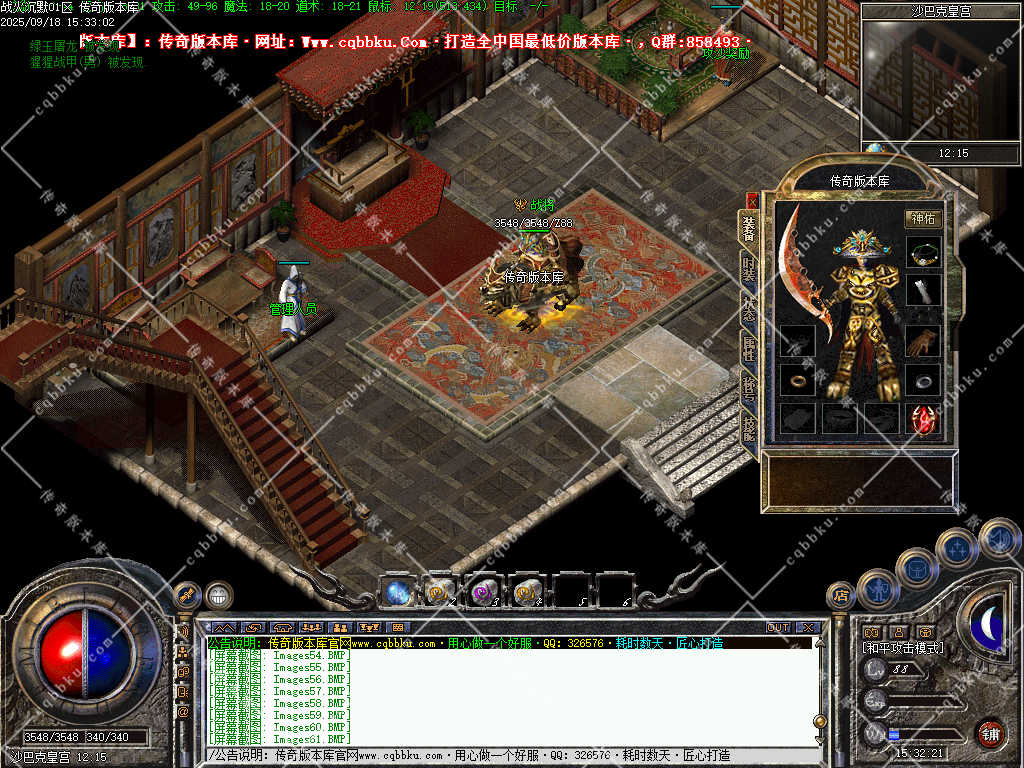Click the 神佑 button
This screenshot has width=1024, height=768.
[923, 219]
